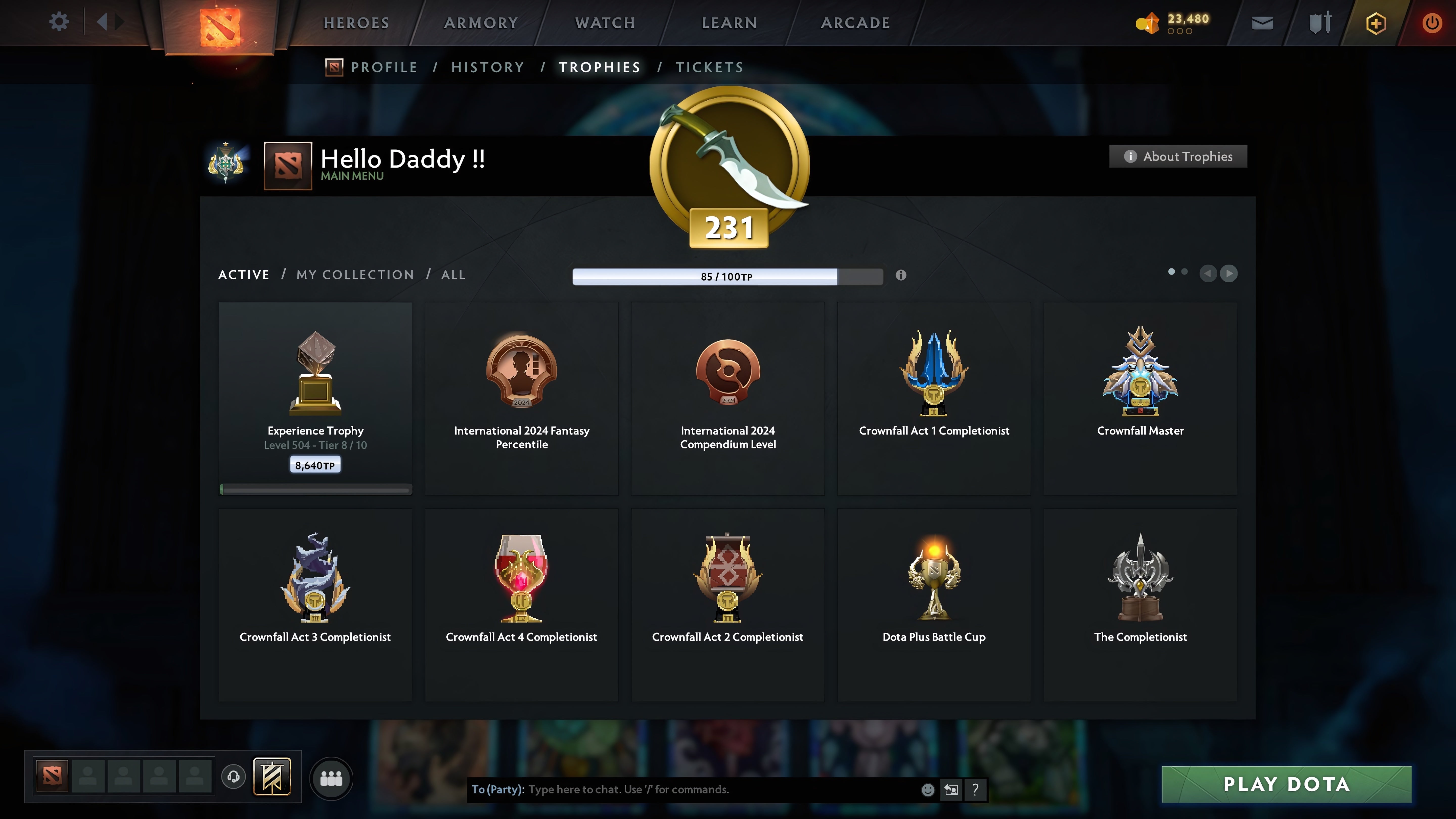The width and height of the screenshot is (1456, 819).
Task: Click the second pagination dot
Action: pos(1185,272)
